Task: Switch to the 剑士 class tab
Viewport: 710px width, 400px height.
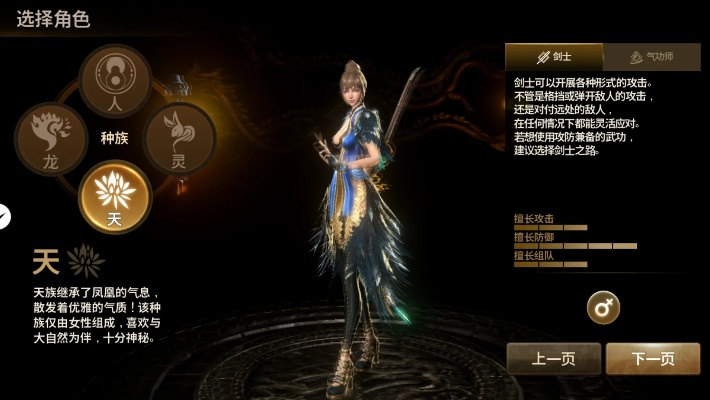Action: [554, 56]
